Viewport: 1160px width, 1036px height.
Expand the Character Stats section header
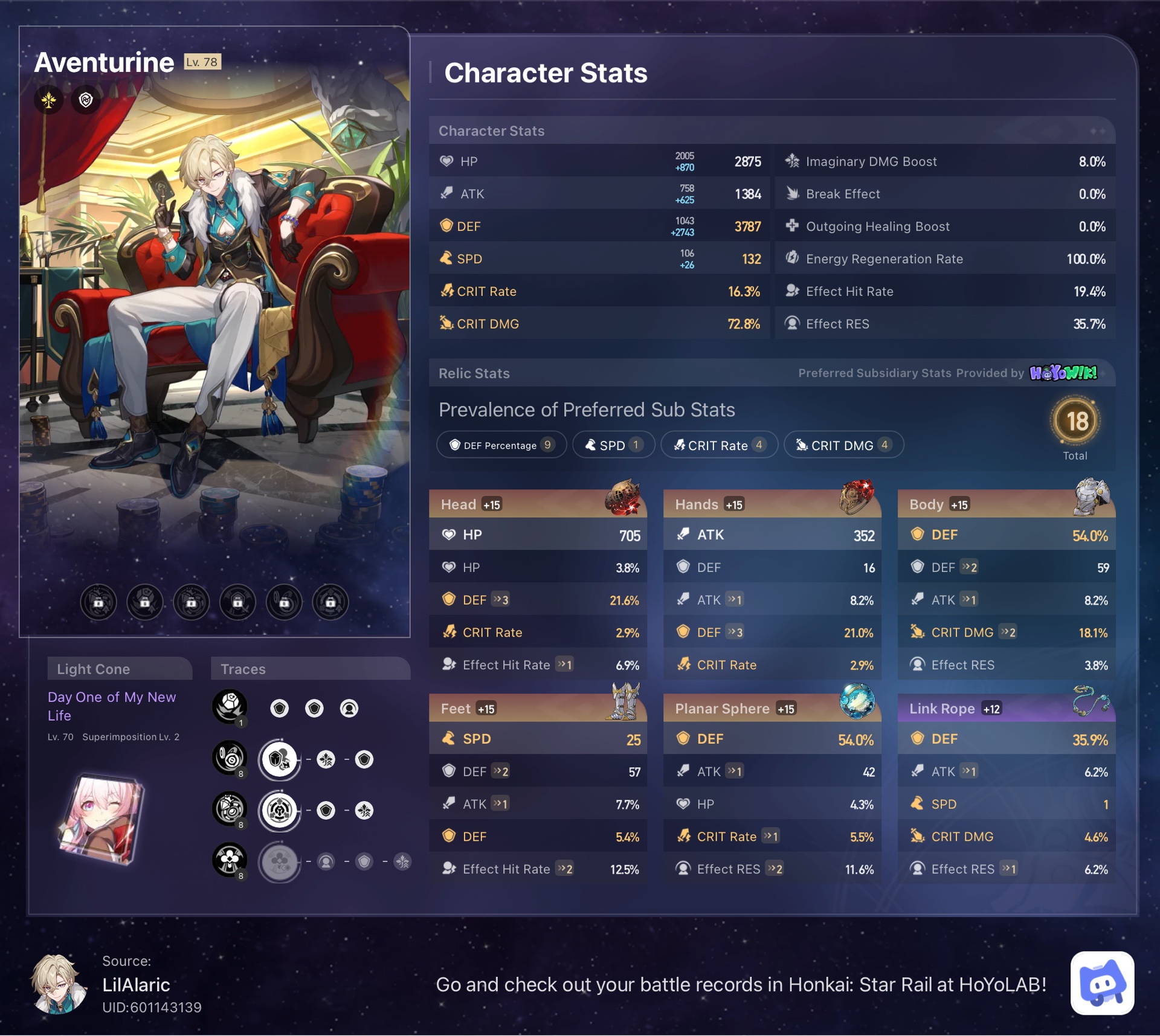[491, 130]
